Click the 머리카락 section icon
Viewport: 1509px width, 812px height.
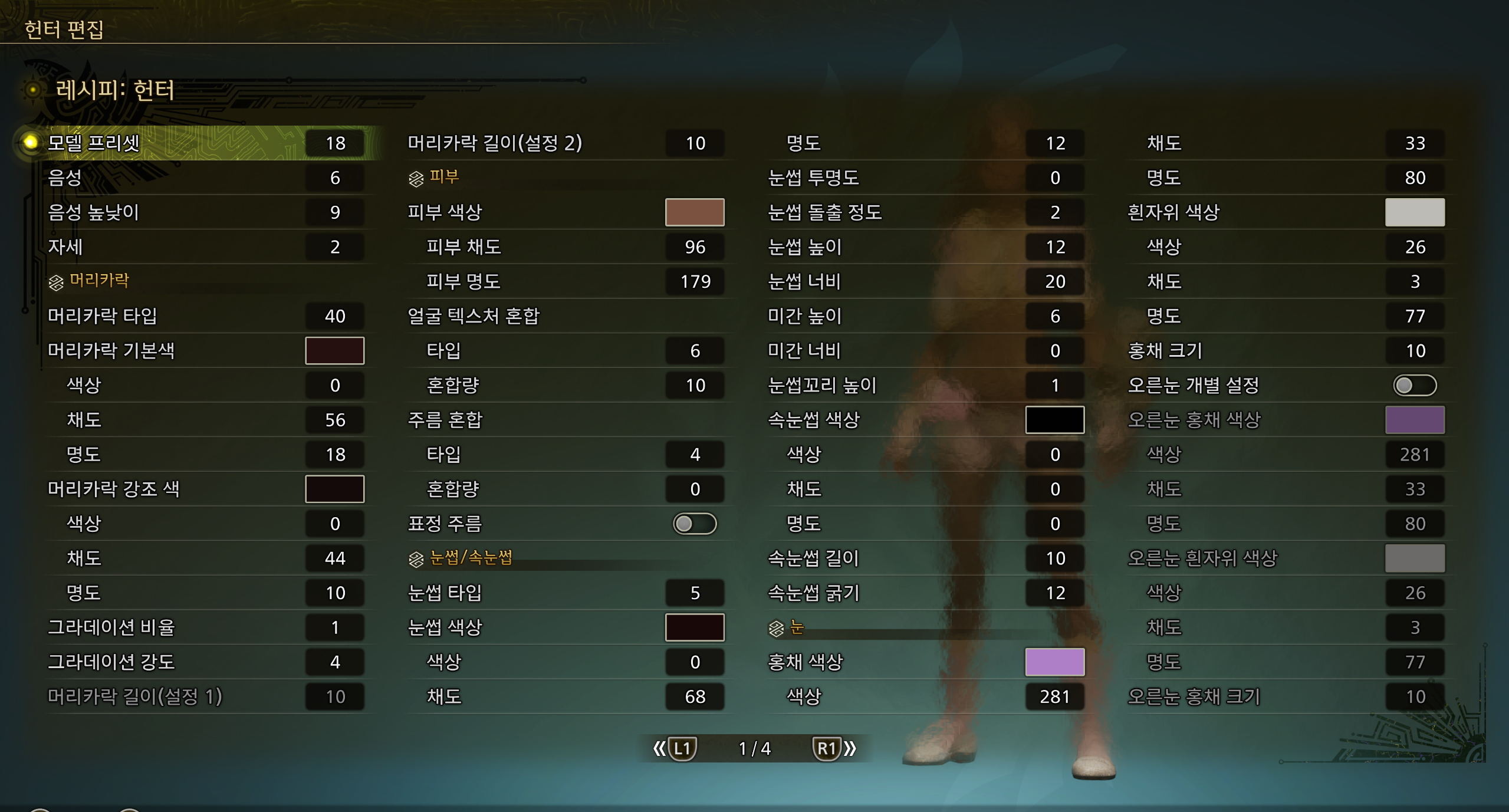click(x=56, y=281)
